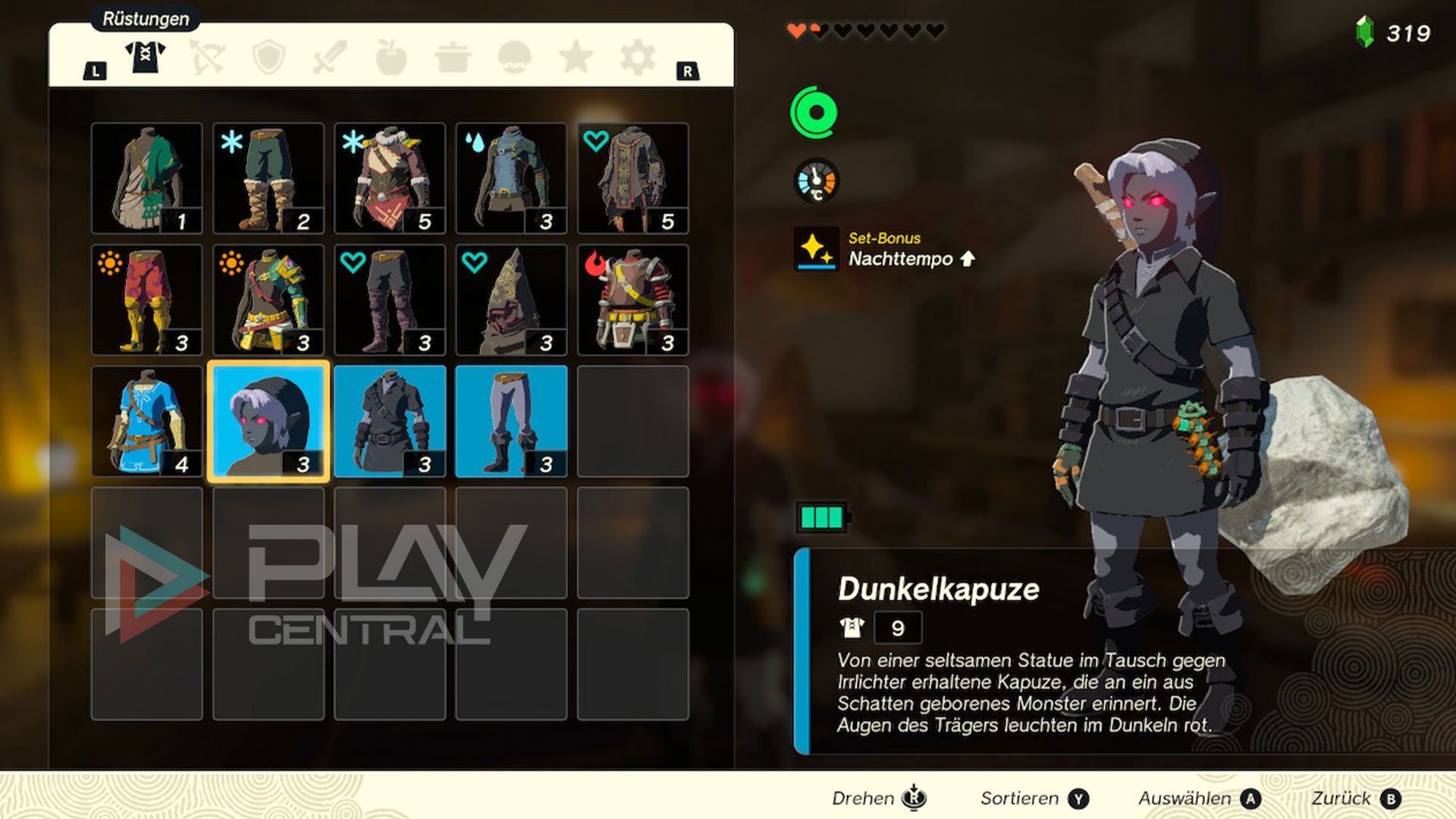Choose the snow trousers with fur boots

268,179
